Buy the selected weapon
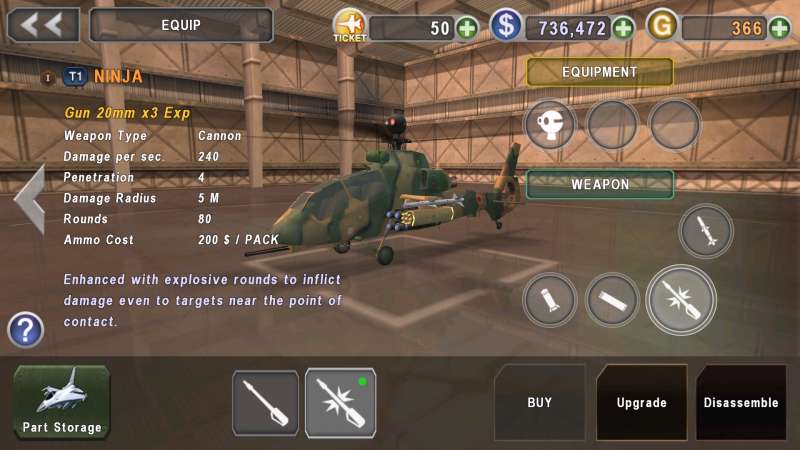This screenshot has height=450, width=800. point(540,402)
